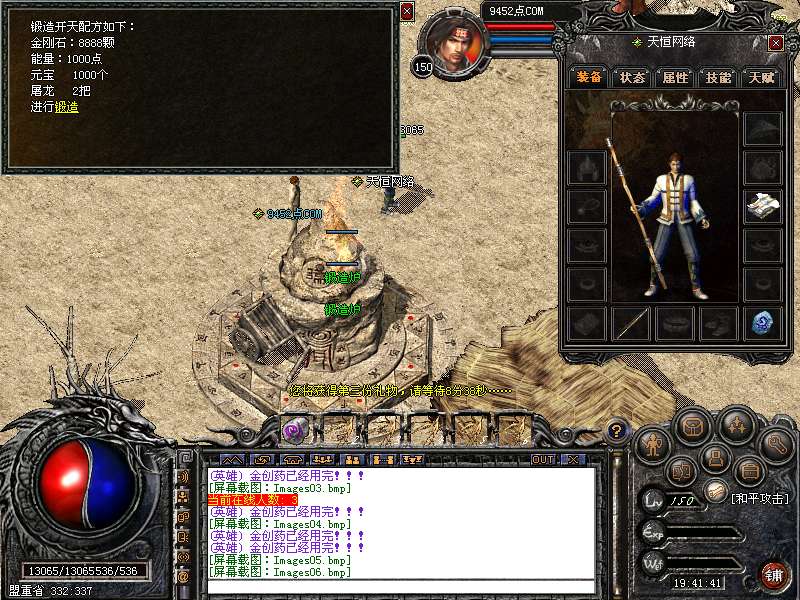Select the wooden staff weapon slot

click(631, 323)
